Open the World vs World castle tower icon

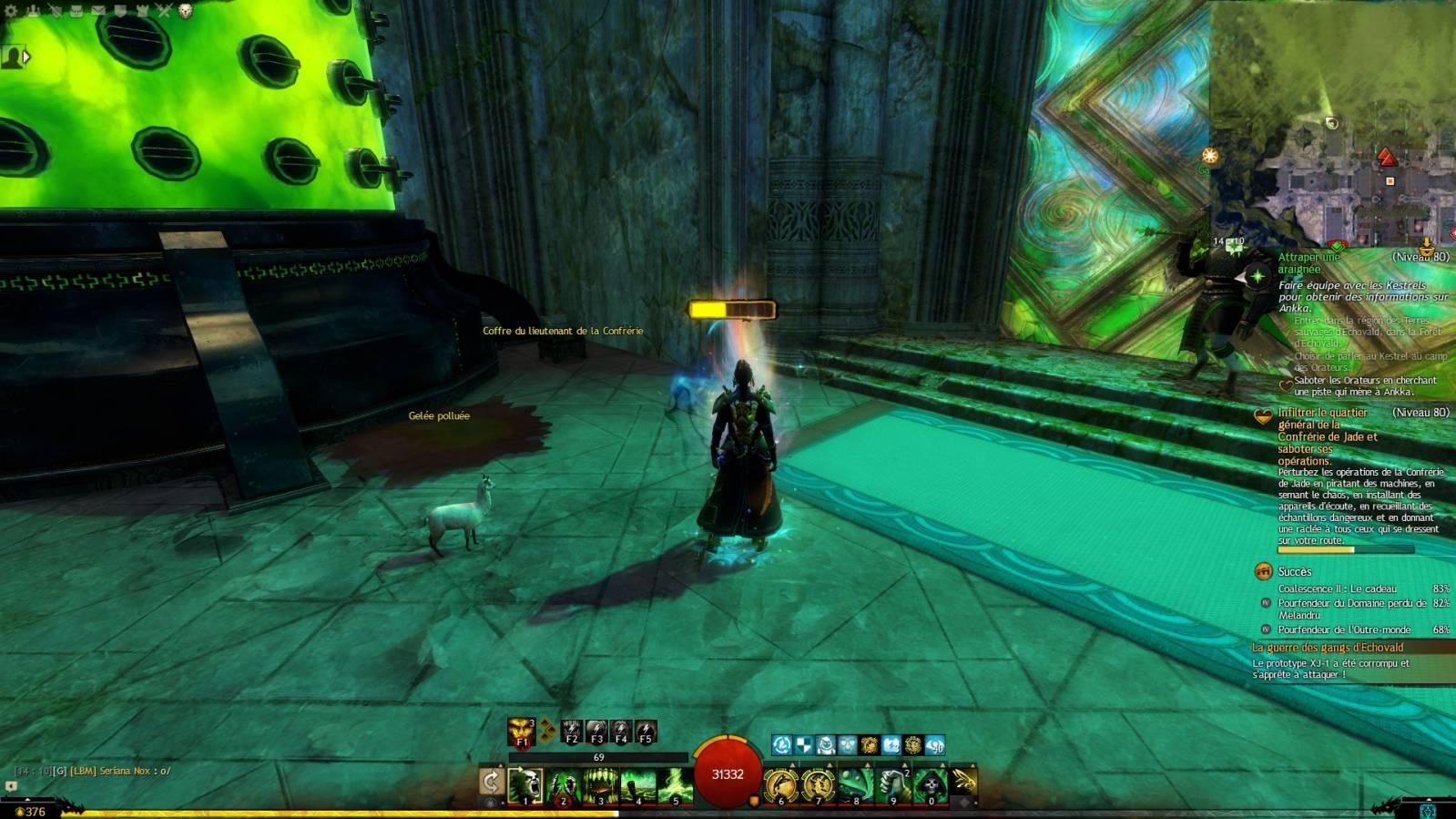coord(142,11)
